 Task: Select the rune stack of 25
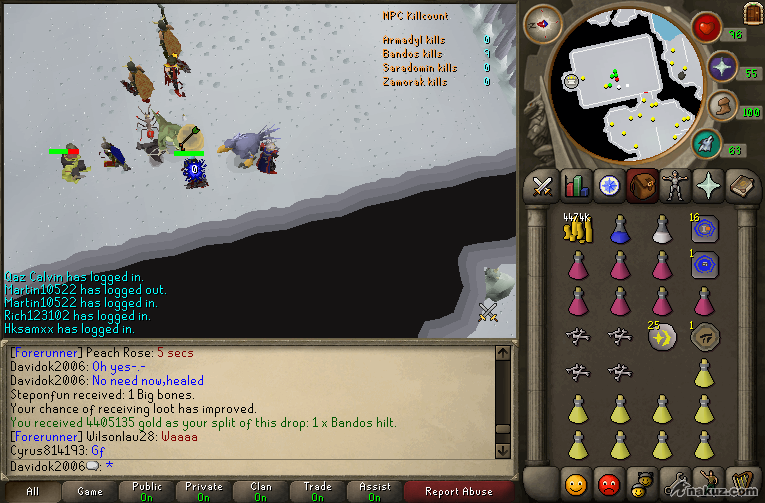[661, 338]
